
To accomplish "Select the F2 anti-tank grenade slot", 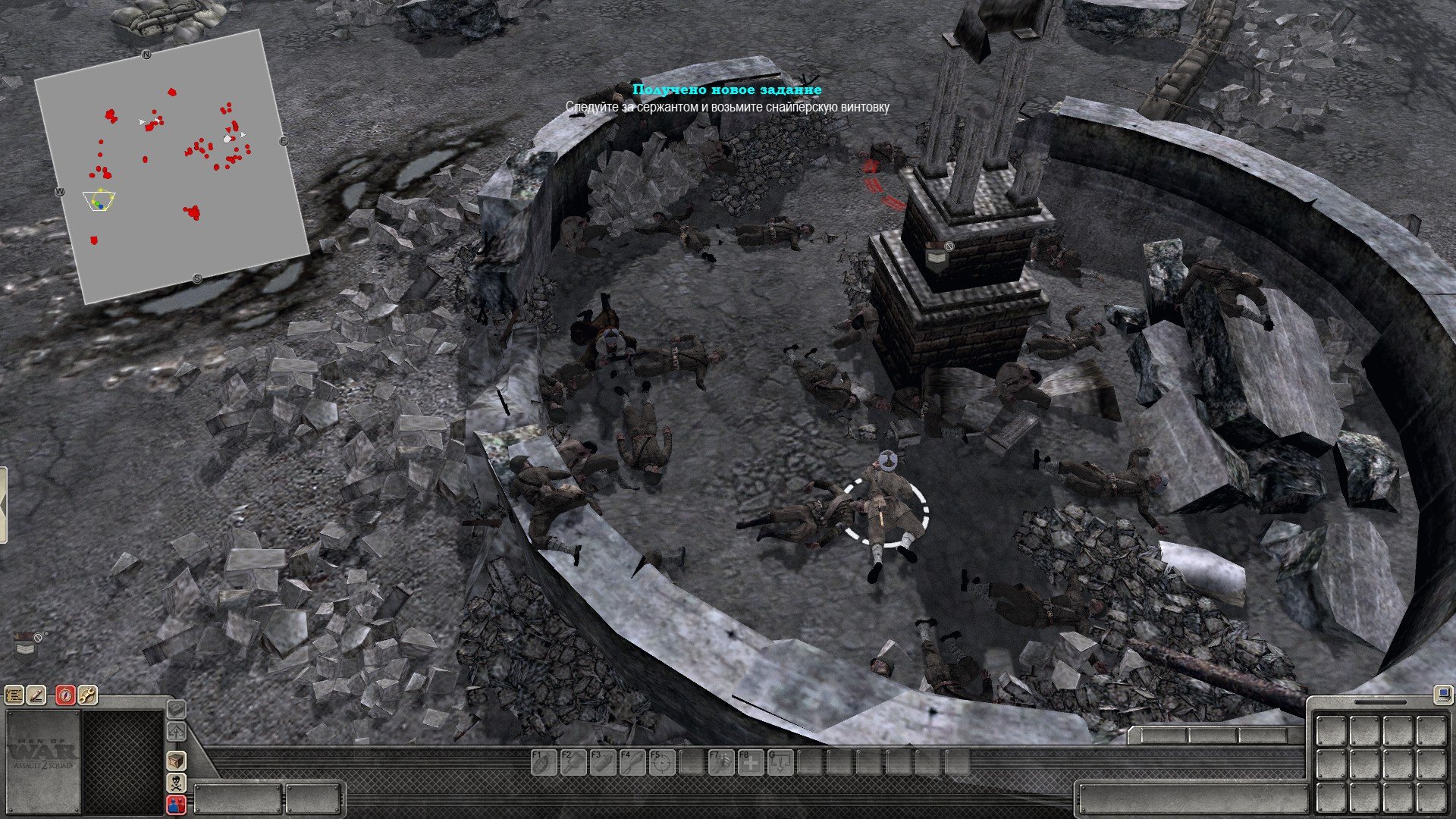I will tap(572, 762).
